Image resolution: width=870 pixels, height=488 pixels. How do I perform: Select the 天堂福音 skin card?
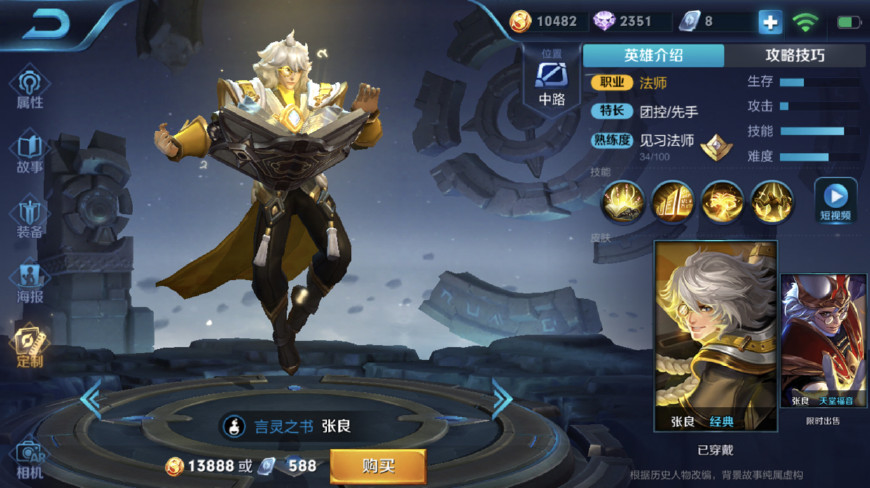pyautogui.click(x=823, y=340)
